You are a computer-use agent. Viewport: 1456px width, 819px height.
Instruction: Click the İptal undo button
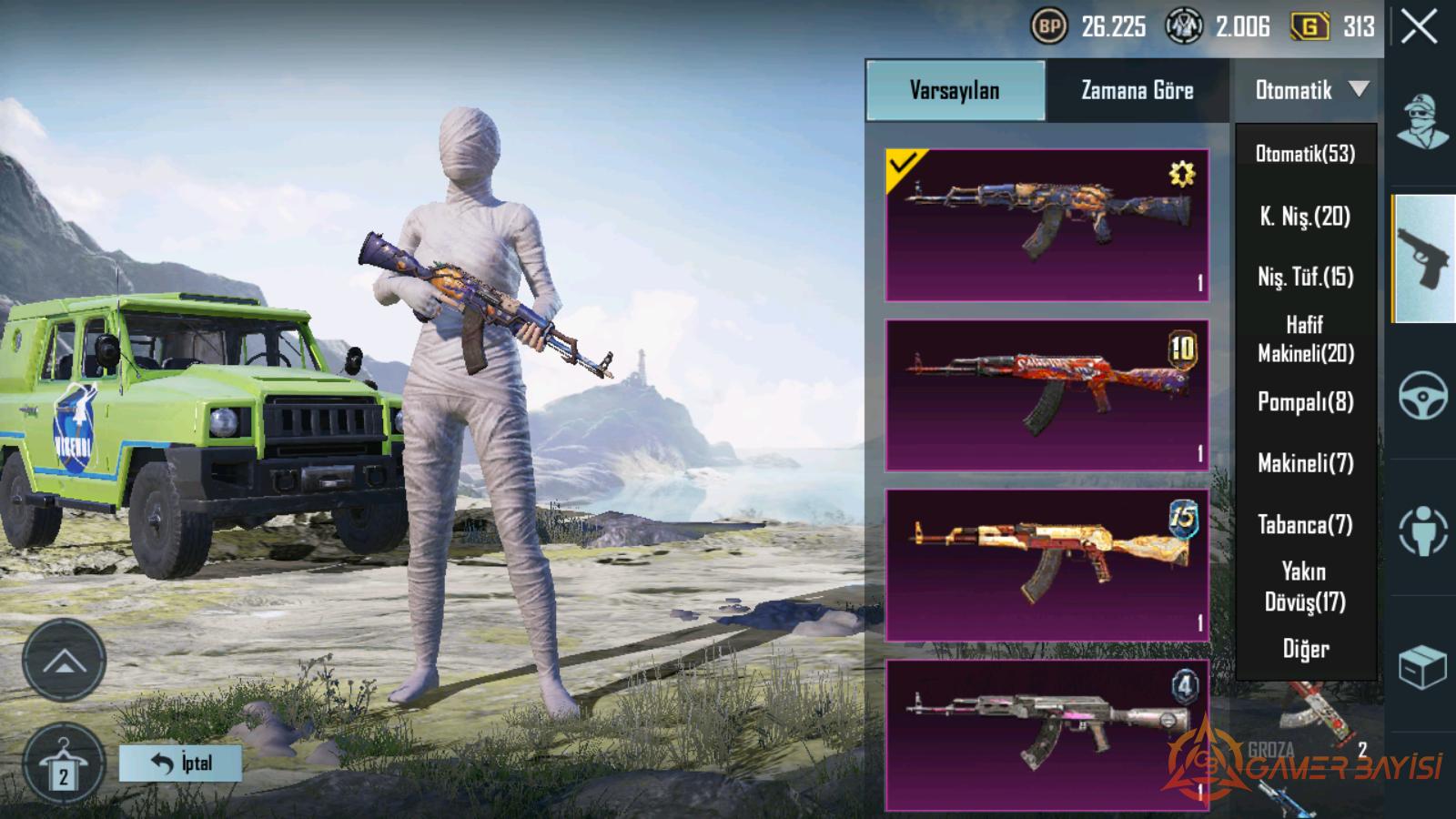pos(180,763)
